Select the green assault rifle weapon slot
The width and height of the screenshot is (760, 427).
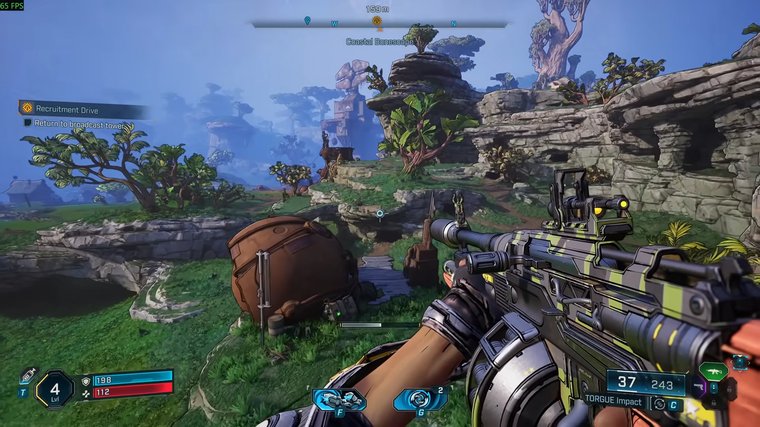713,372
